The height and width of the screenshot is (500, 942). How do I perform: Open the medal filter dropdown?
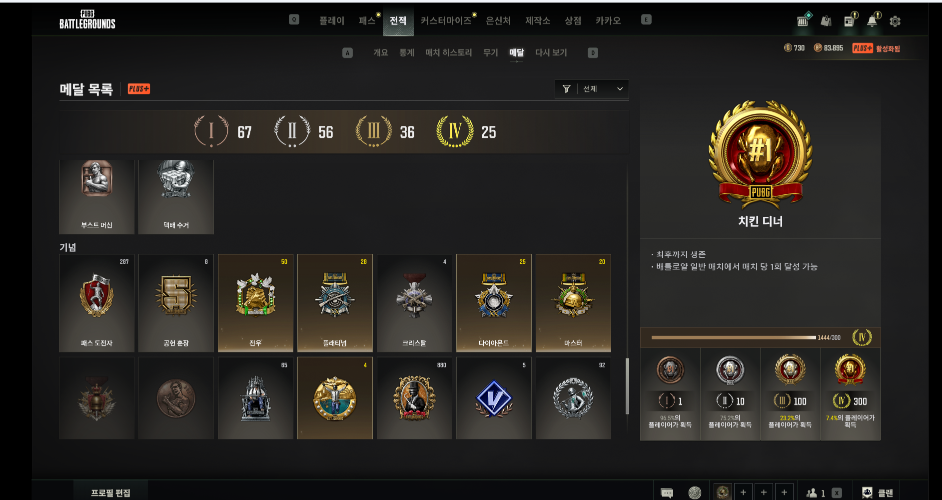(592, 89)
